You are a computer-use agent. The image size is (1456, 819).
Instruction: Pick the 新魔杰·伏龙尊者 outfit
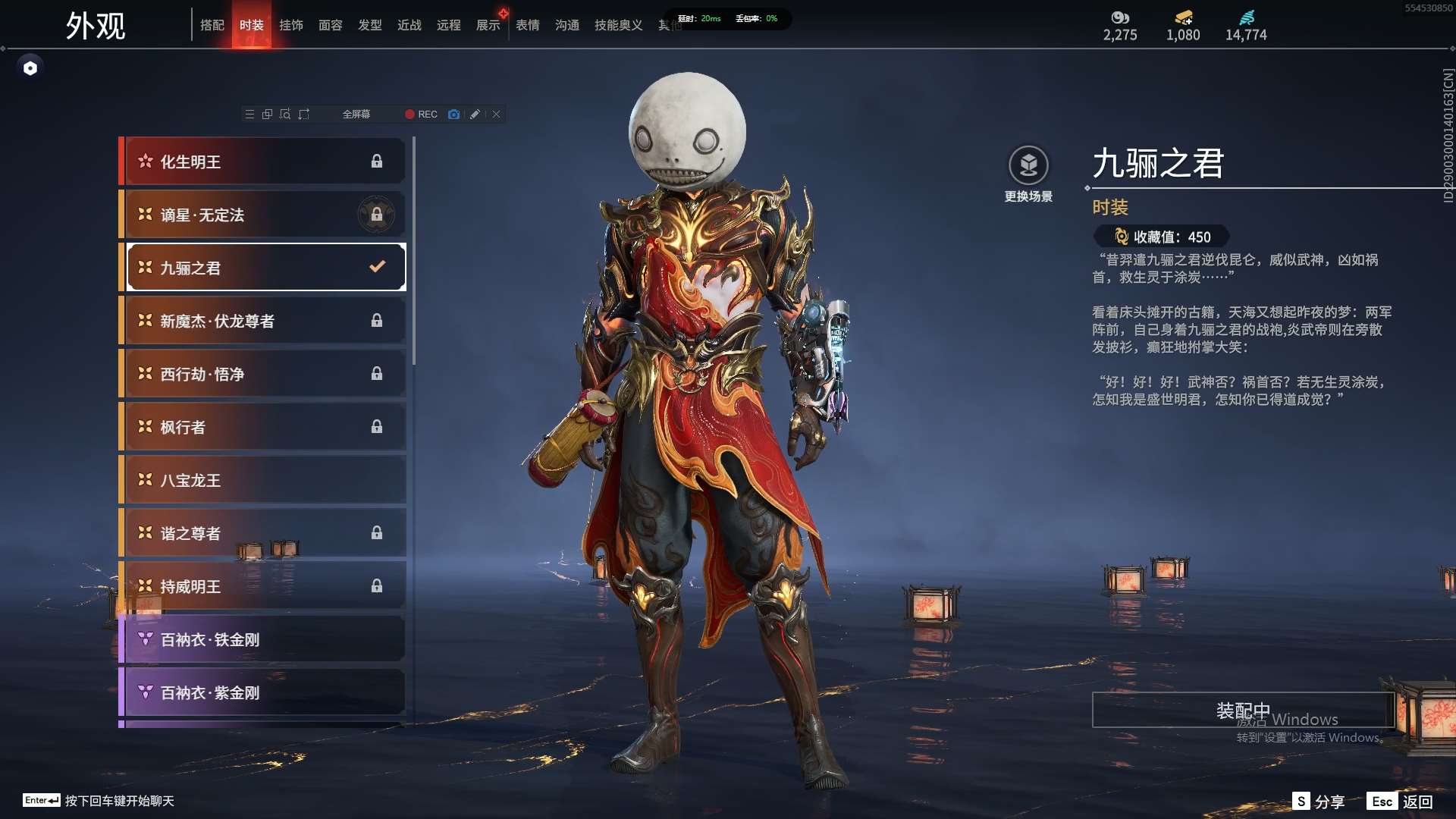pos(263,321)
